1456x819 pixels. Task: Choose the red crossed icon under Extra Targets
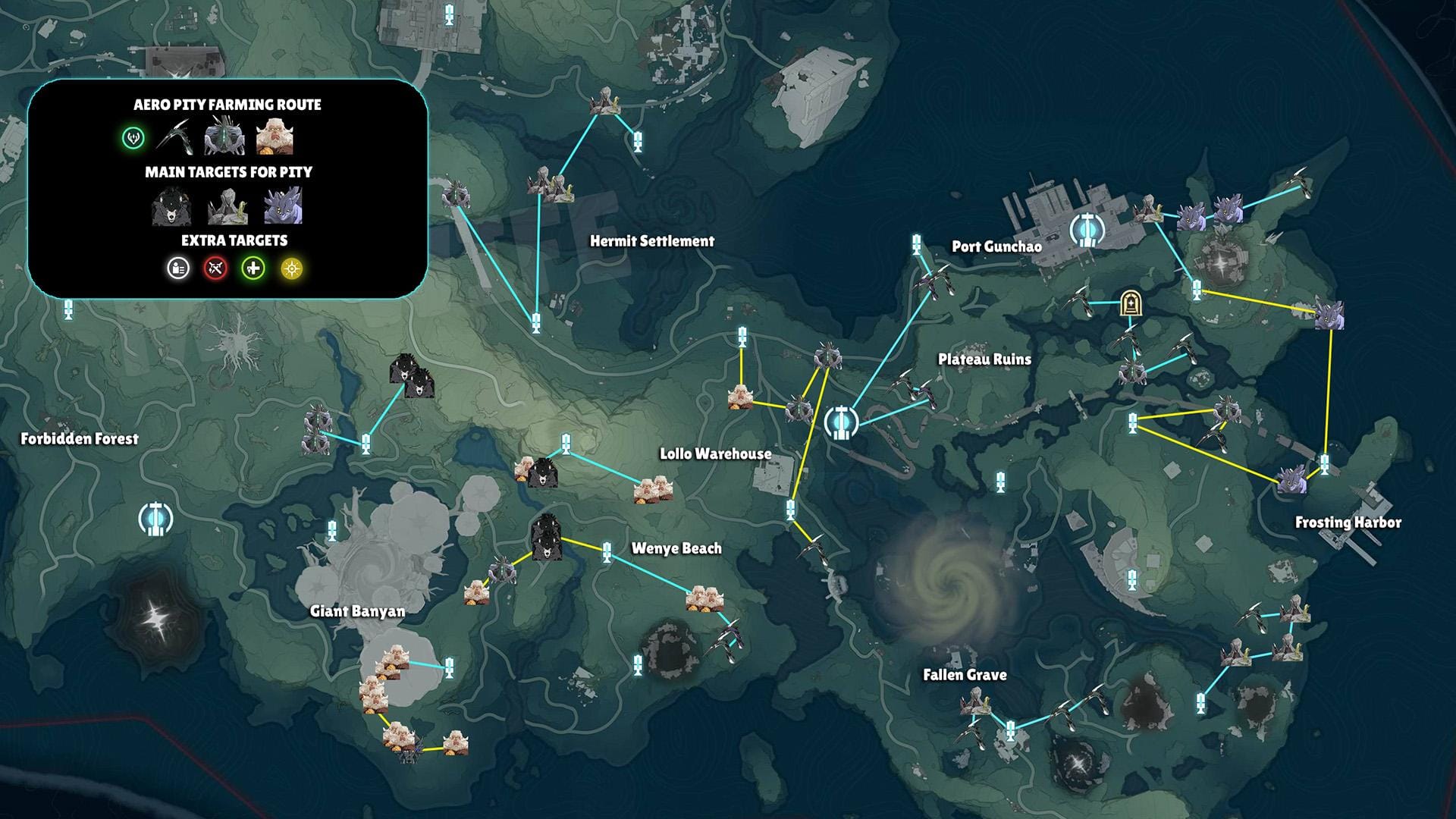click(215, 268)
